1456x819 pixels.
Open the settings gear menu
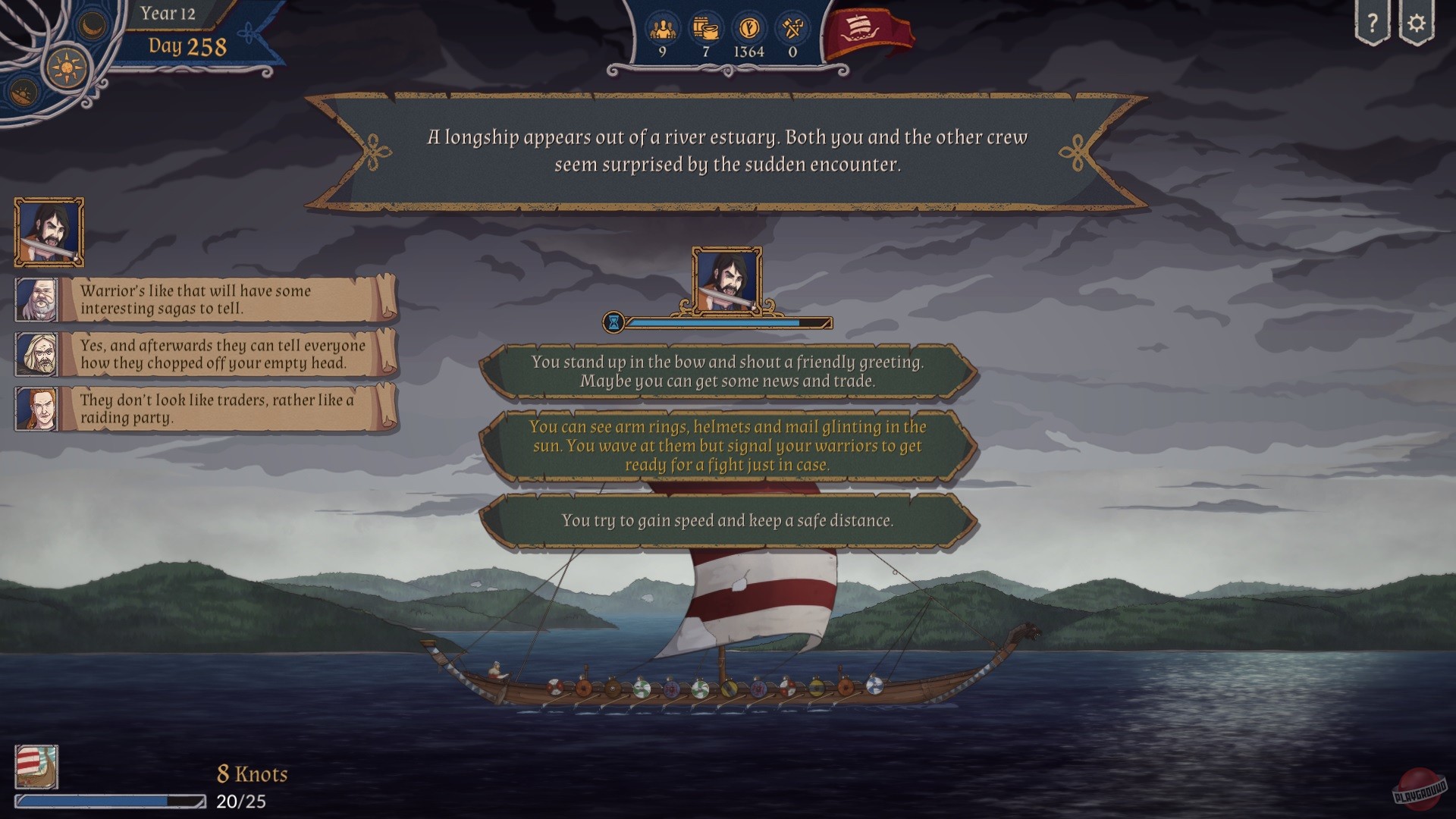point(1417,23)
